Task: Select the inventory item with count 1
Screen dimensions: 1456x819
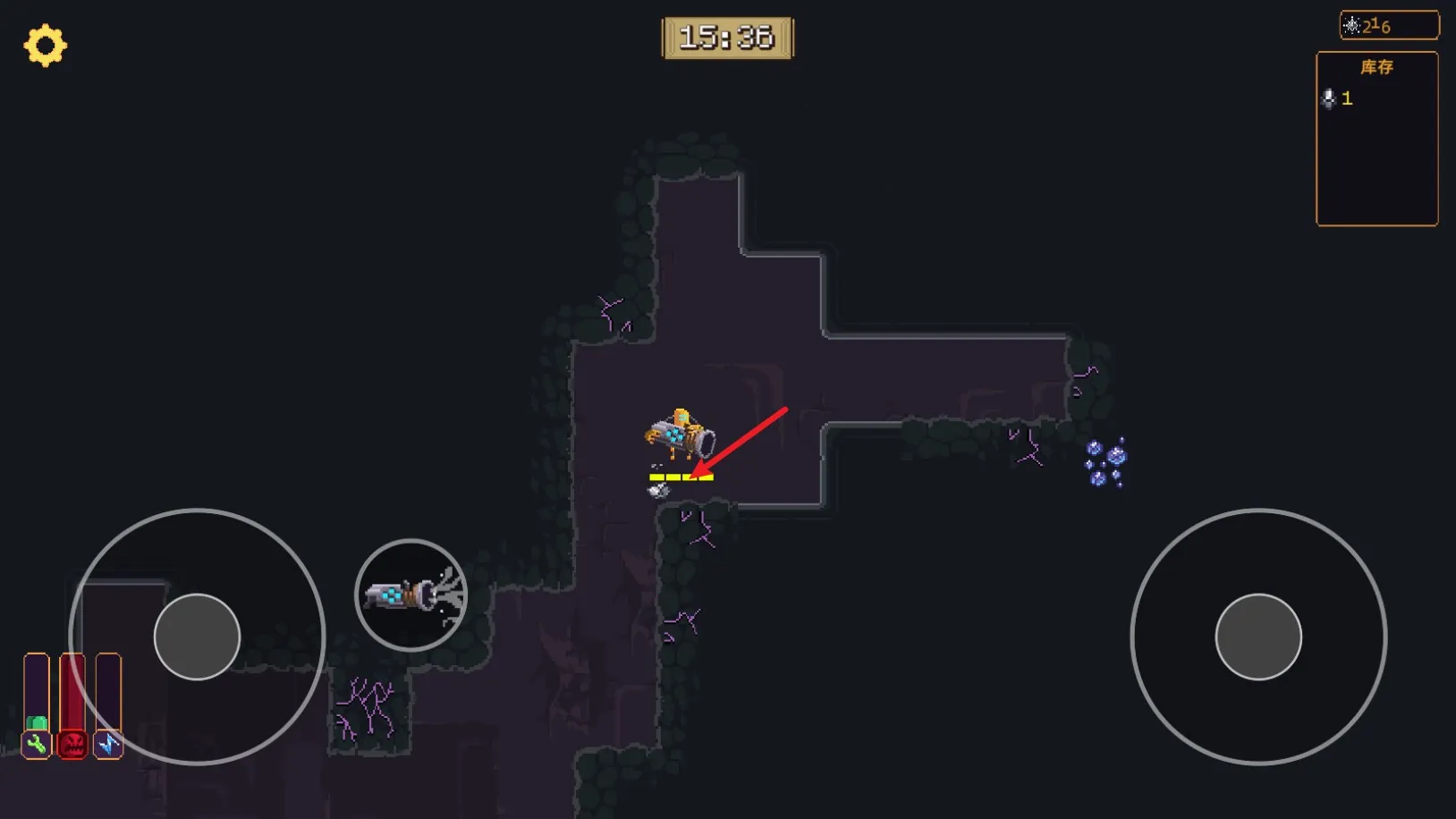Action: (x=1337, y=98)
